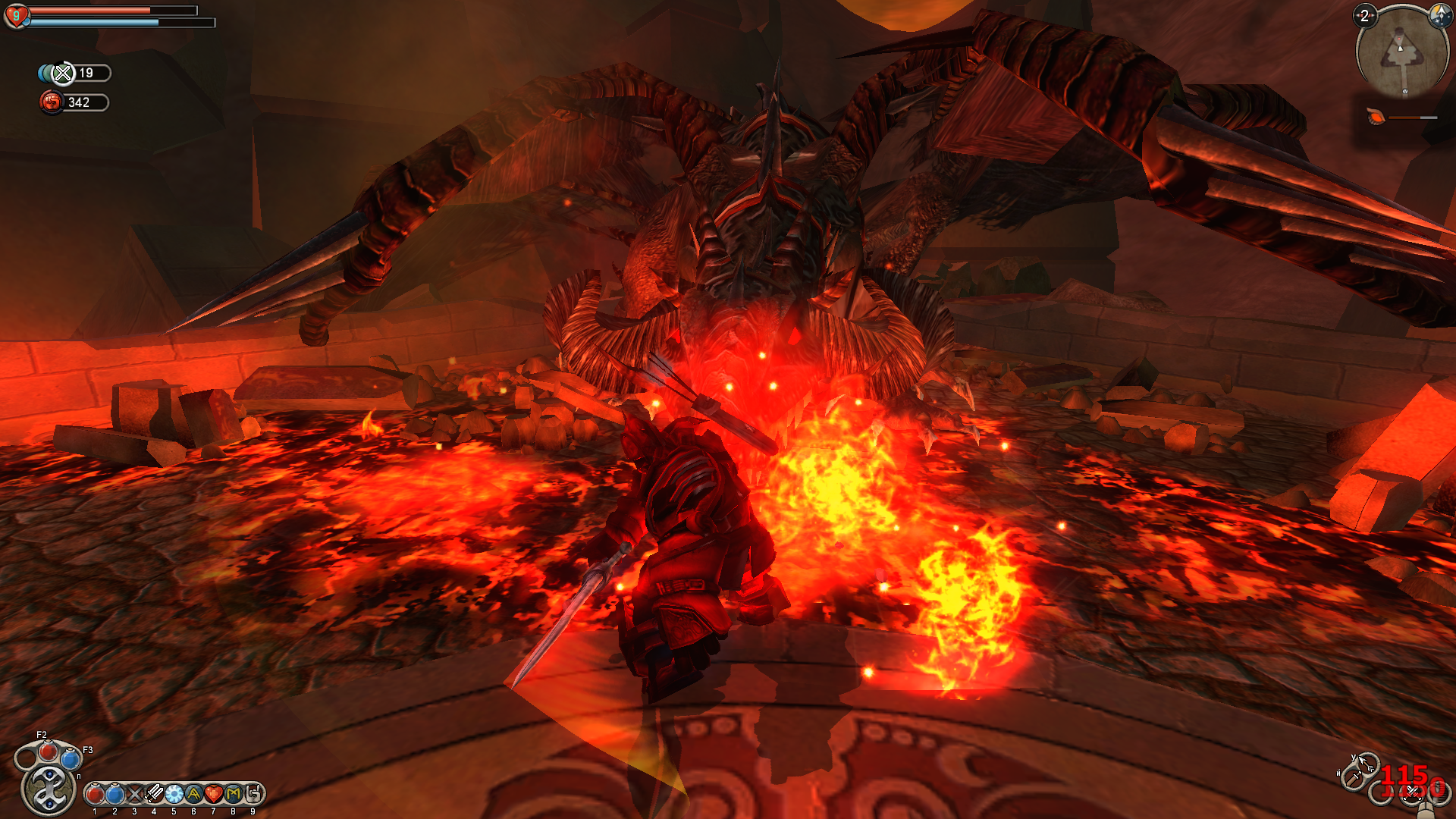The image size is (1456, 819).
Task: Activate the yellow 'A' rune spell
Action: 193,794
